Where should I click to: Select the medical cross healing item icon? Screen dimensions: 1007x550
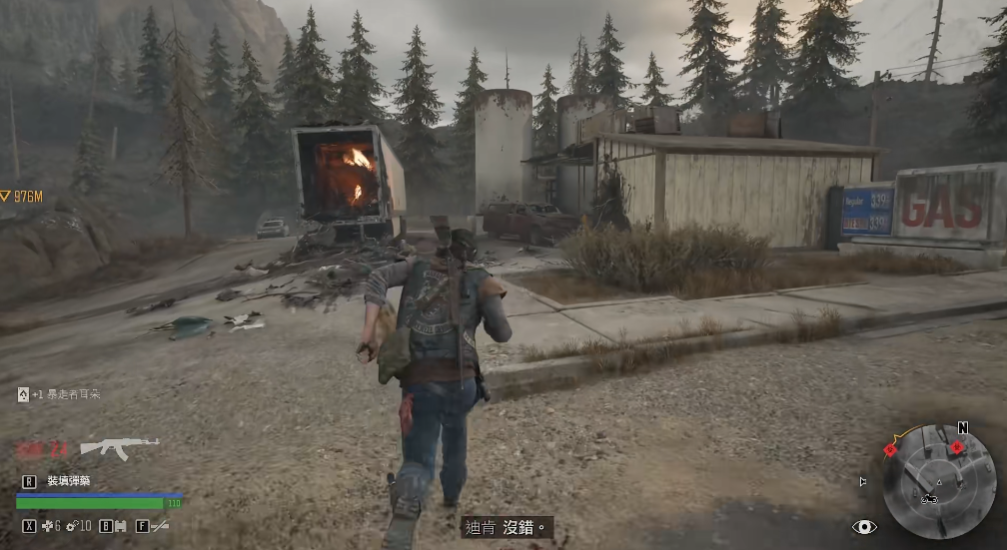[45, 525]
